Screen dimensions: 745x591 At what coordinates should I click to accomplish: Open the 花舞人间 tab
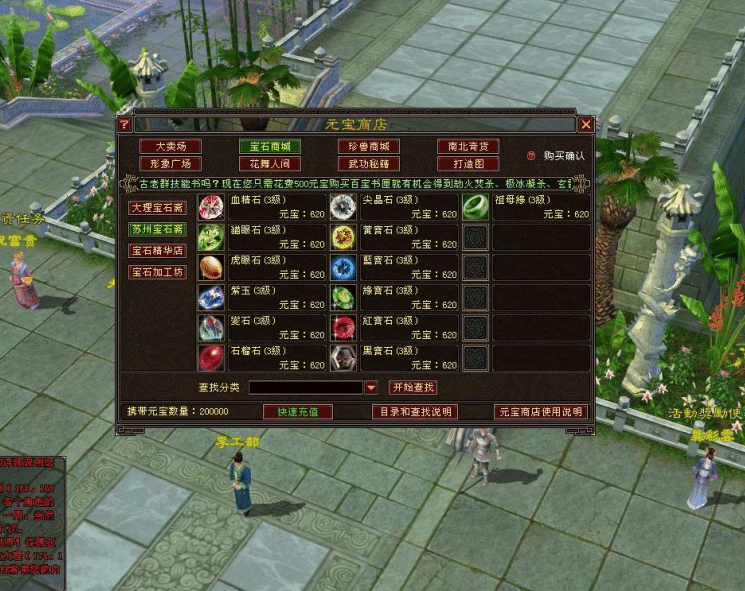pos(269,163)
